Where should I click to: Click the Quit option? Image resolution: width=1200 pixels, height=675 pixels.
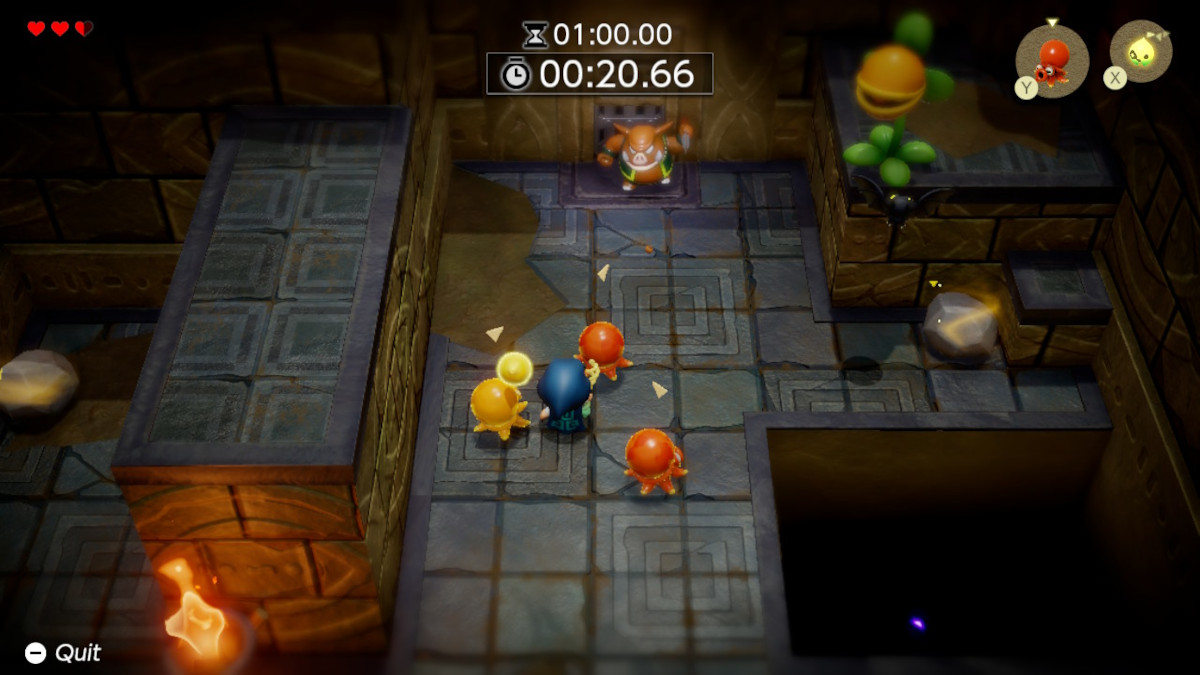tap(64, 653)
